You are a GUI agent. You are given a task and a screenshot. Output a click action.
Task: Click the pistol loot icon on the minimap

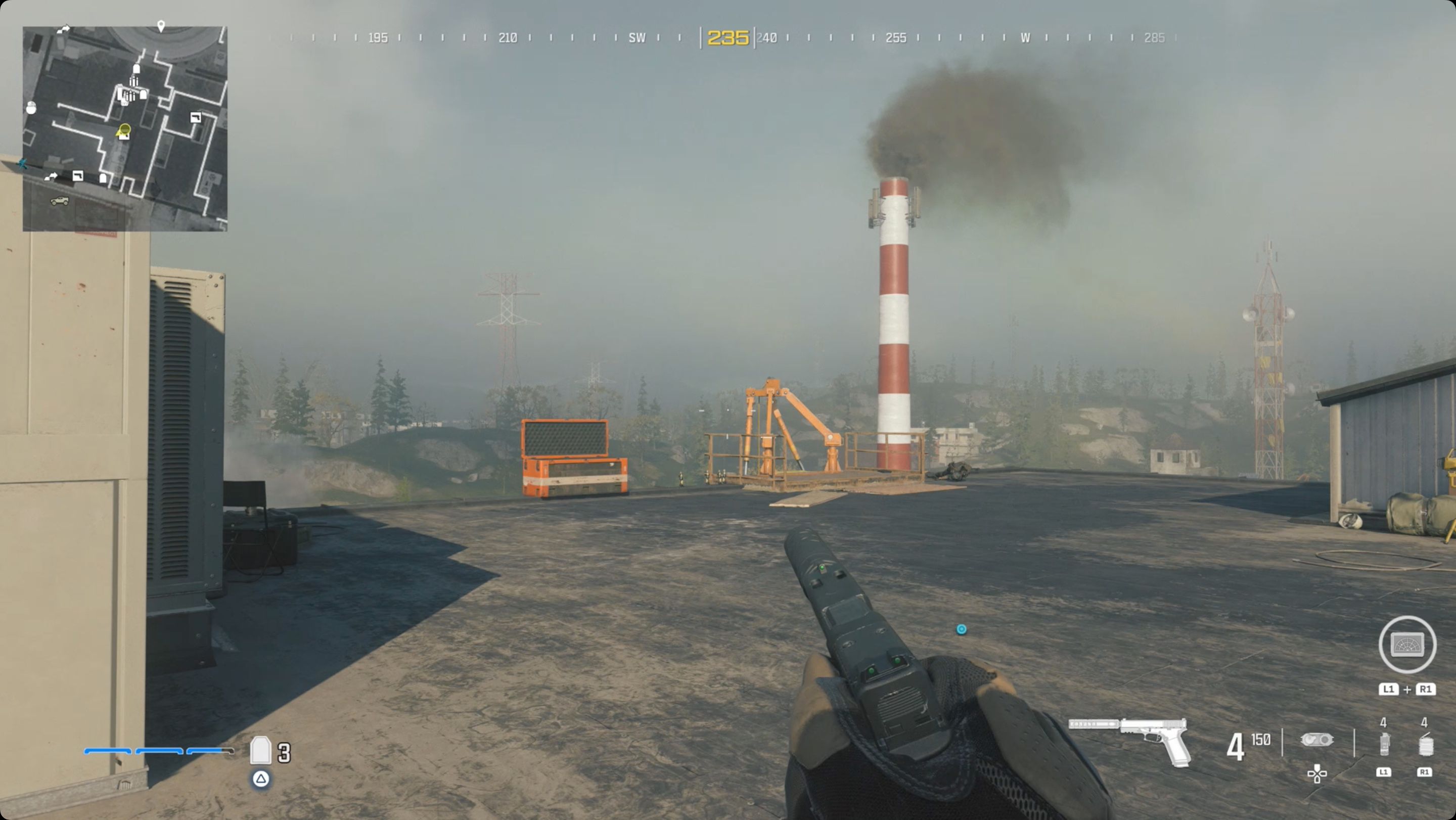[x=196, y=117]
